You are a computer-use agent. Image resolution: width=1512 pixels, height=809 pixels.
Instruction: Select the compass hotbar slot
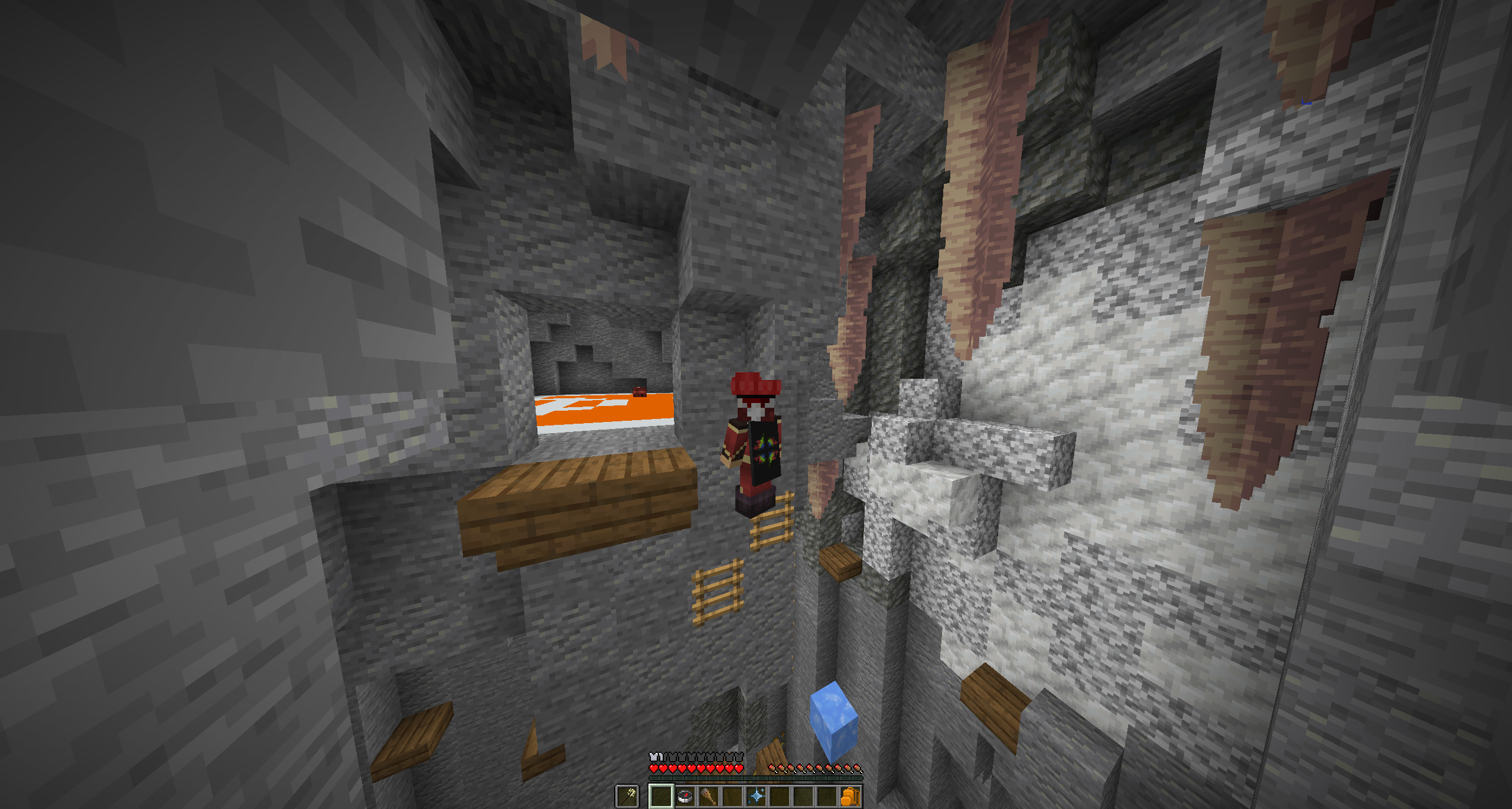click(x=685, y=797)
